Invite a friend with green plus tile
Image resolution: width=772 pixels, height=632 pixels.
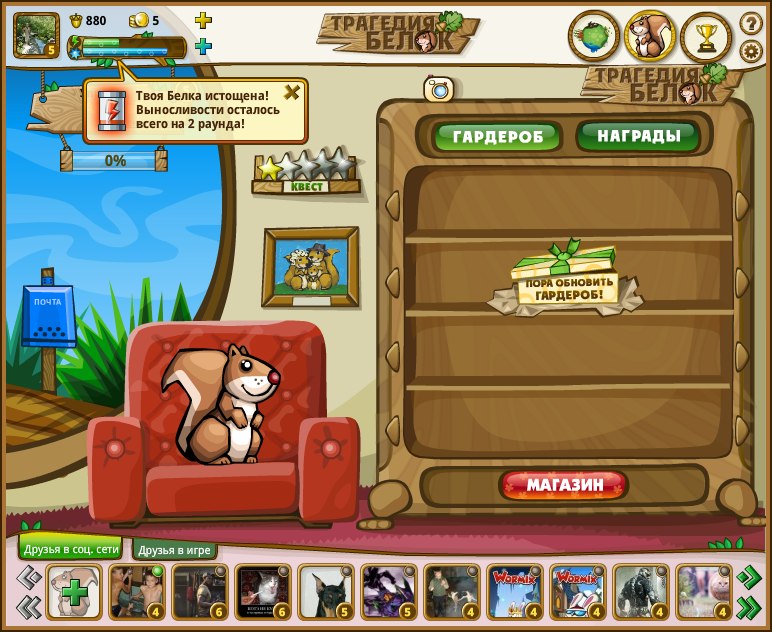click(x=74, y=592)
